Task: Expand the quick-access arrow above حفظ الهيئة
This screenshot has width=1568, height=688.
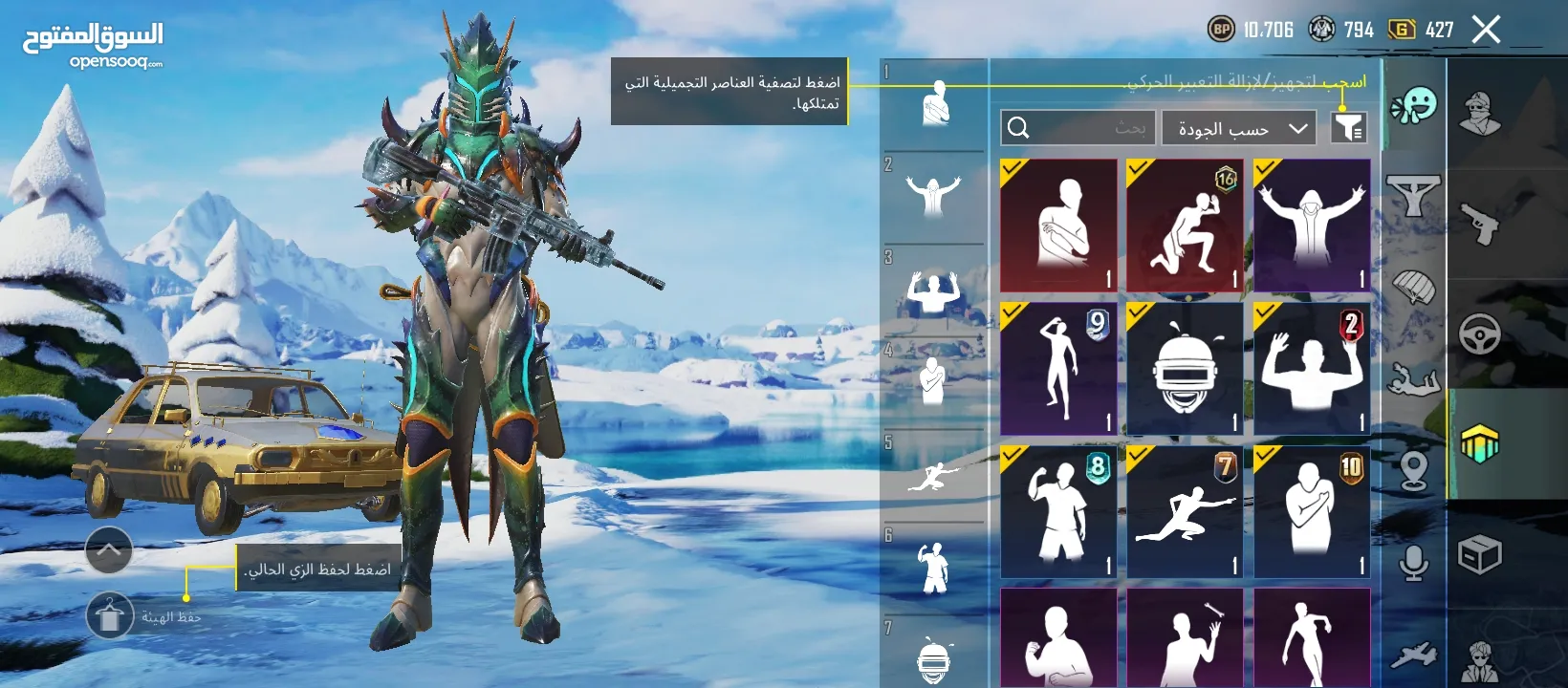Action: coord(108,550)
